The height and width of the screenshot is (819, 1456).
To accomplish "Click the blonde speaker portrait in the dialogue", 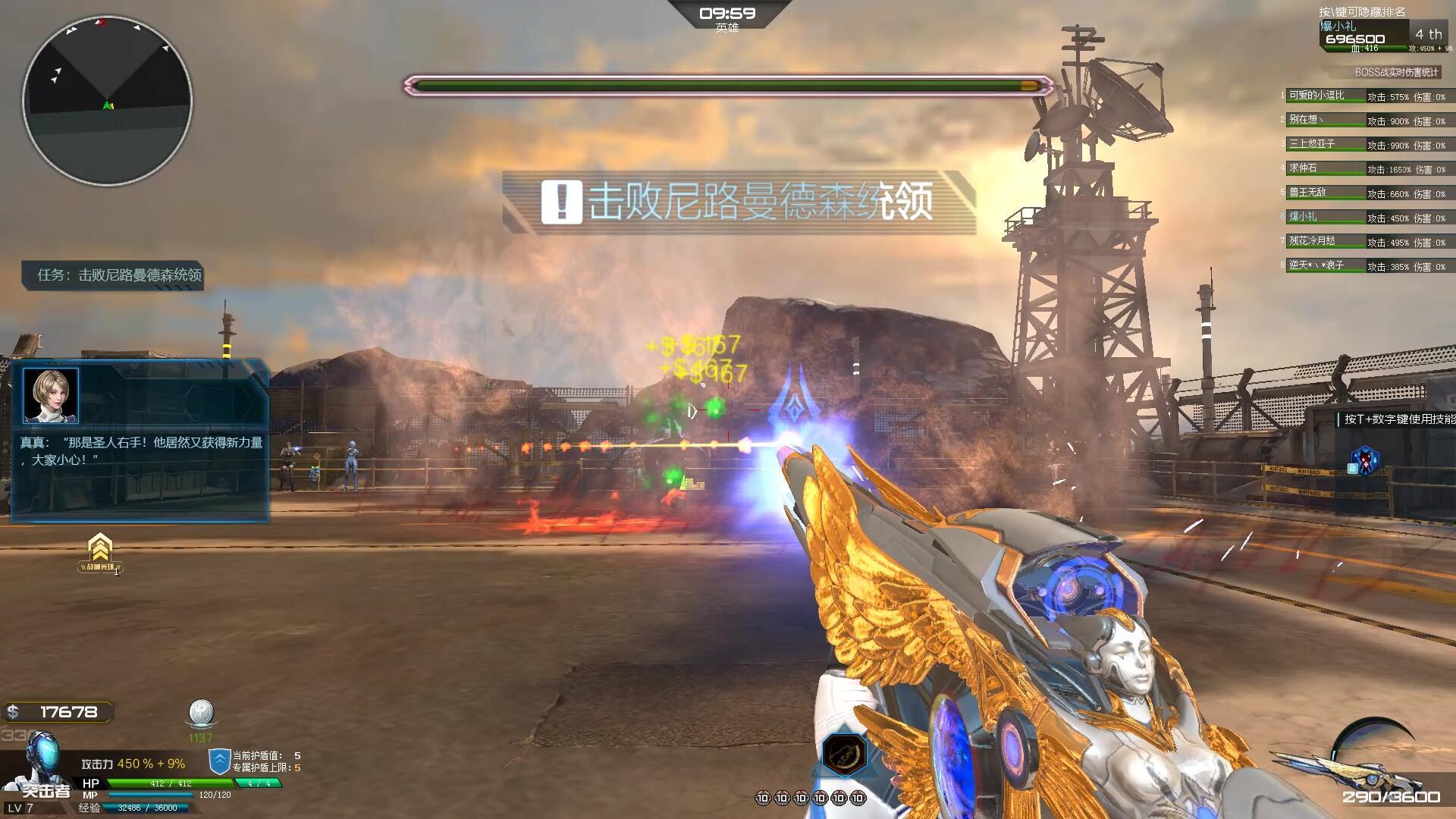I will tap(51, 396).
